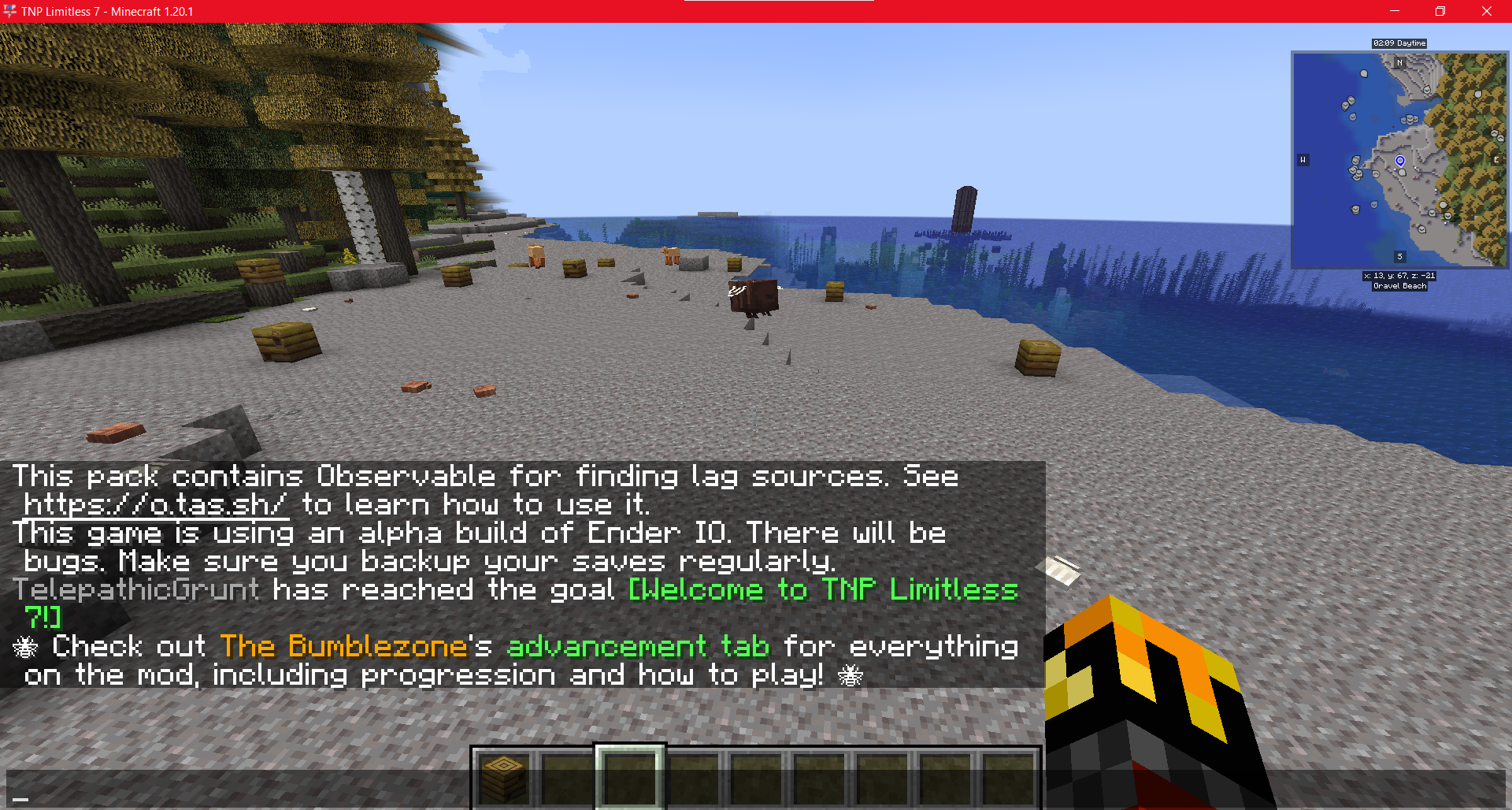The height and width of the screenshot is (810, 1512).
Task: Click the restore window button in the title bar
Action: [1440, 11]
